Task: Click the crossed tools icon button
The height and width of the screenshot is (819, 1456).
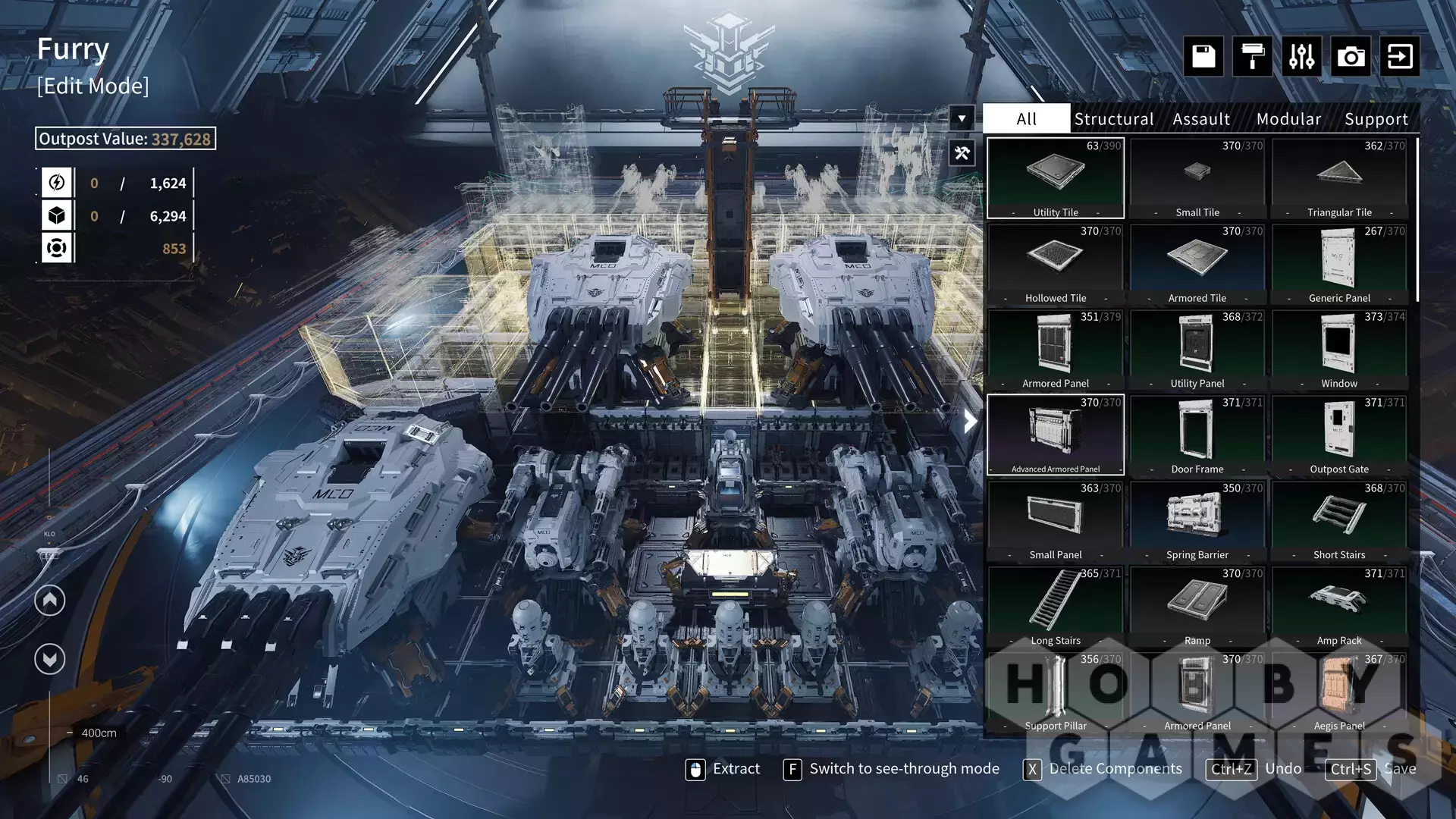Action: (x=962, y=153)
